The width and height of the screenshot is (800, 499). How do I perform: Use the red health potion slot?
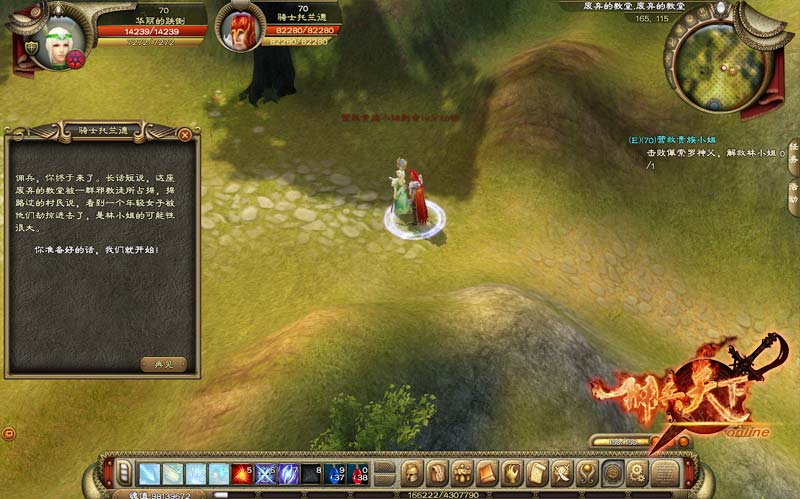pyautogui.click(x=359, y=473)
